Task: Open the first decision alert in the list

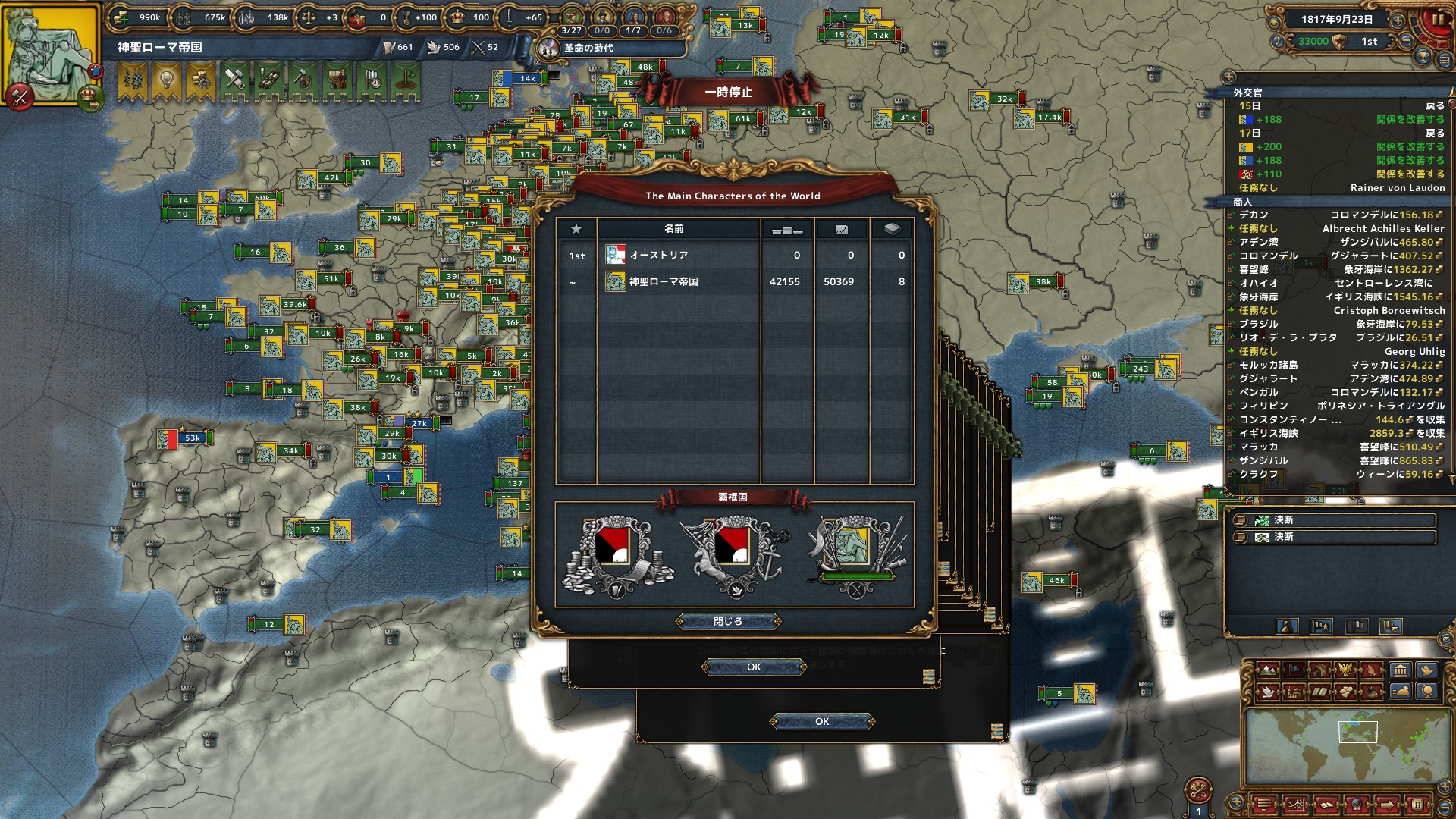Action: [1335, 520]
